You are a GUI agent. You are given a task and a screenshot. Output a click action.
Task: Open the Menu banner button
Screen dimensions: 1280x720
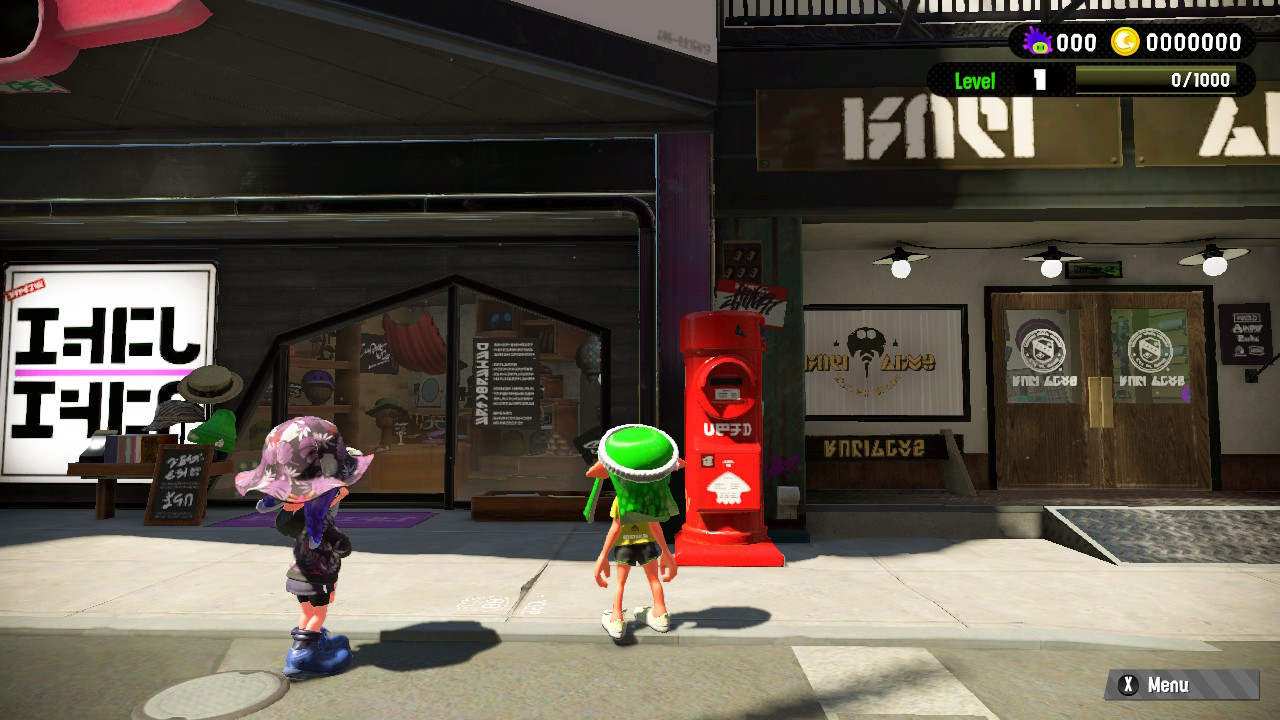[x=1181, y=685]
